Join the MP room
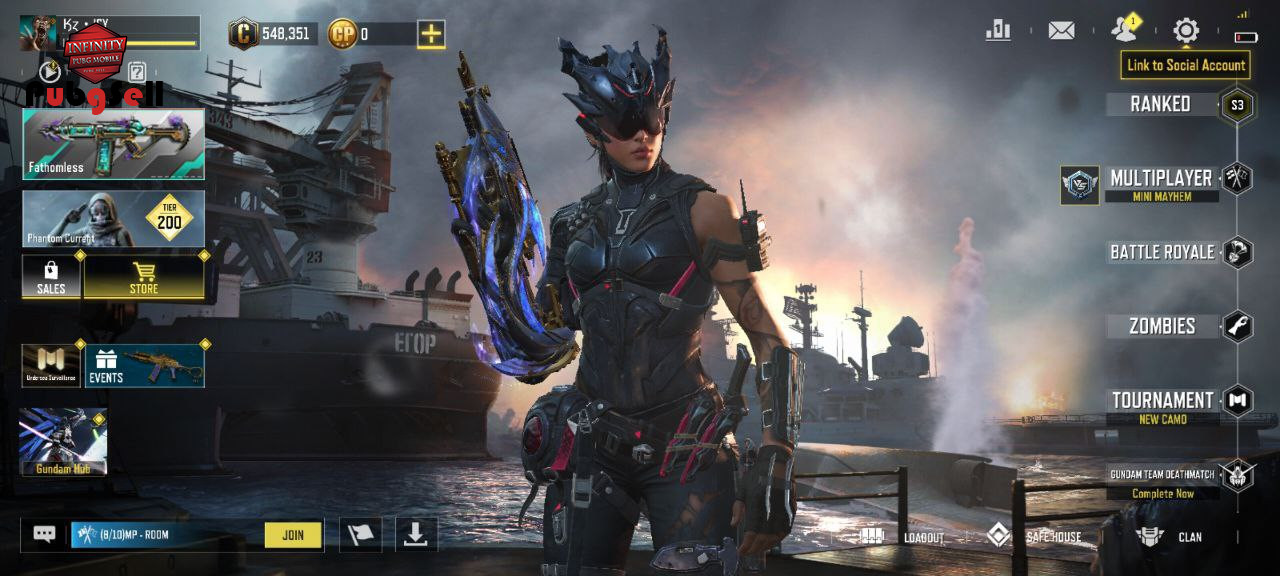The width and height of the screenshot is (1280, 576). (293, 535)
